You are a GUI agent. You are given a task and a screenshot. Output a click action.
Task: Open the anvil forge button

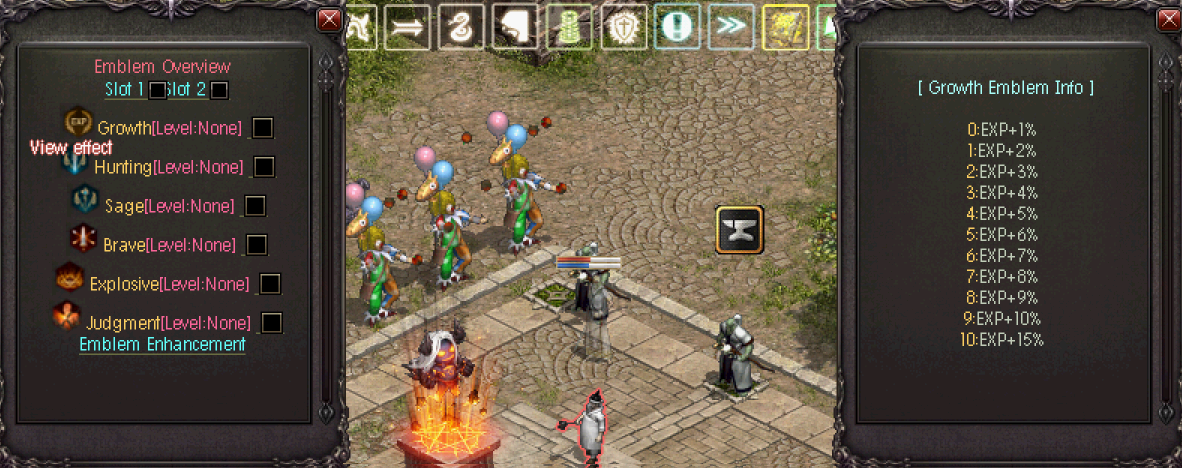click(740, 229)
